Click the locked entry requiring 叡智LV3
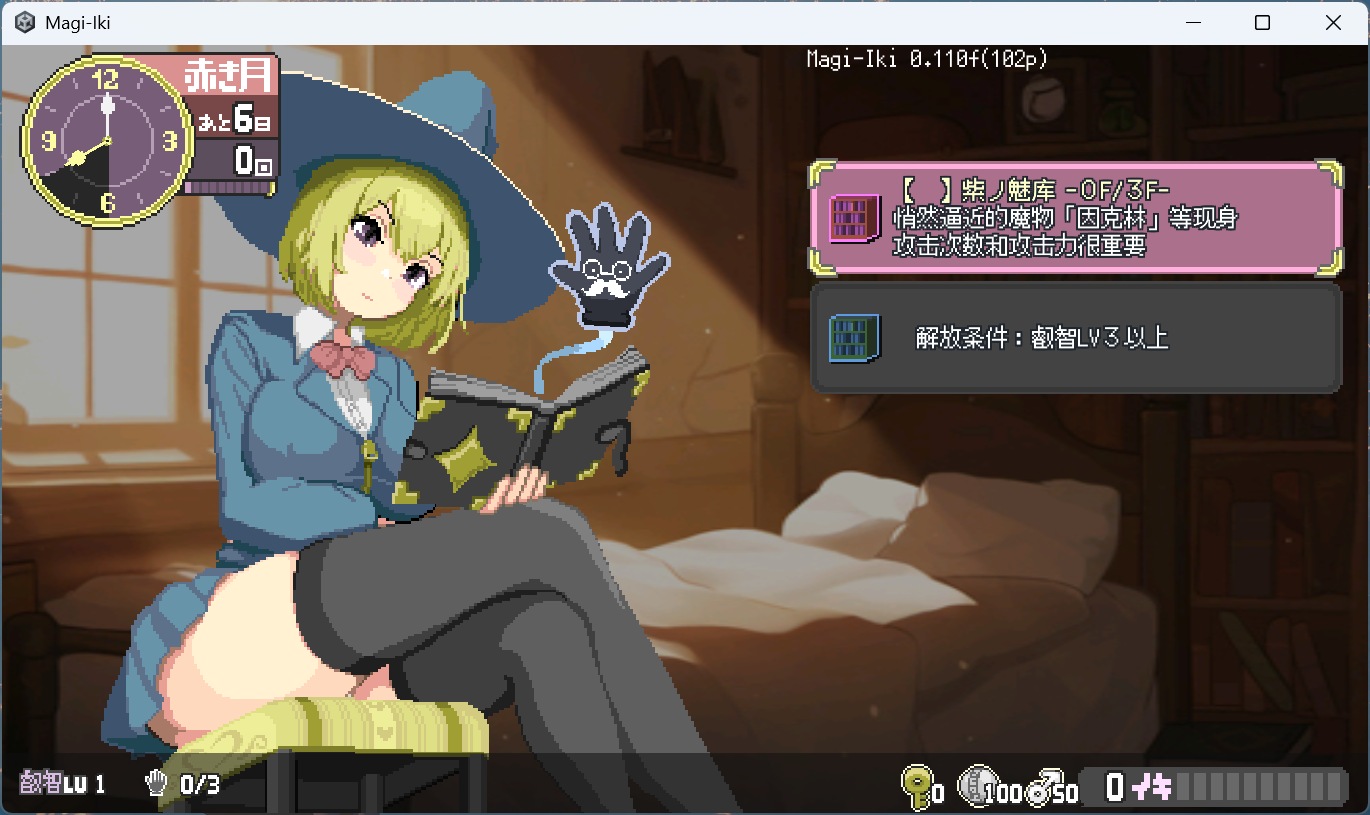The height and width of the screenshot is (815, 1370). tap(1075, 338)
